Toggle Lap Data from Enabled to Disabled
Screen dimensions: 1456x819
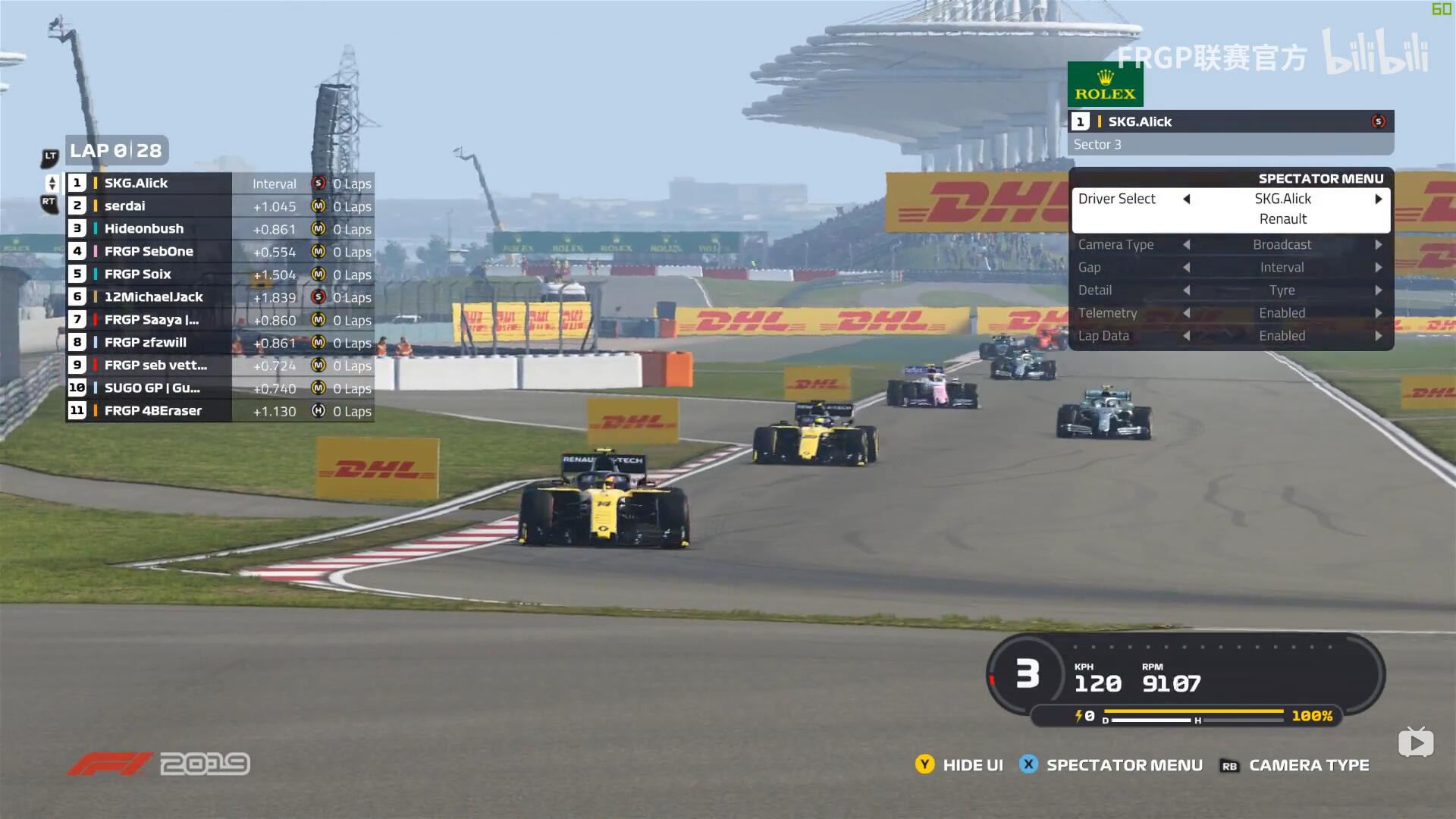1379,335
